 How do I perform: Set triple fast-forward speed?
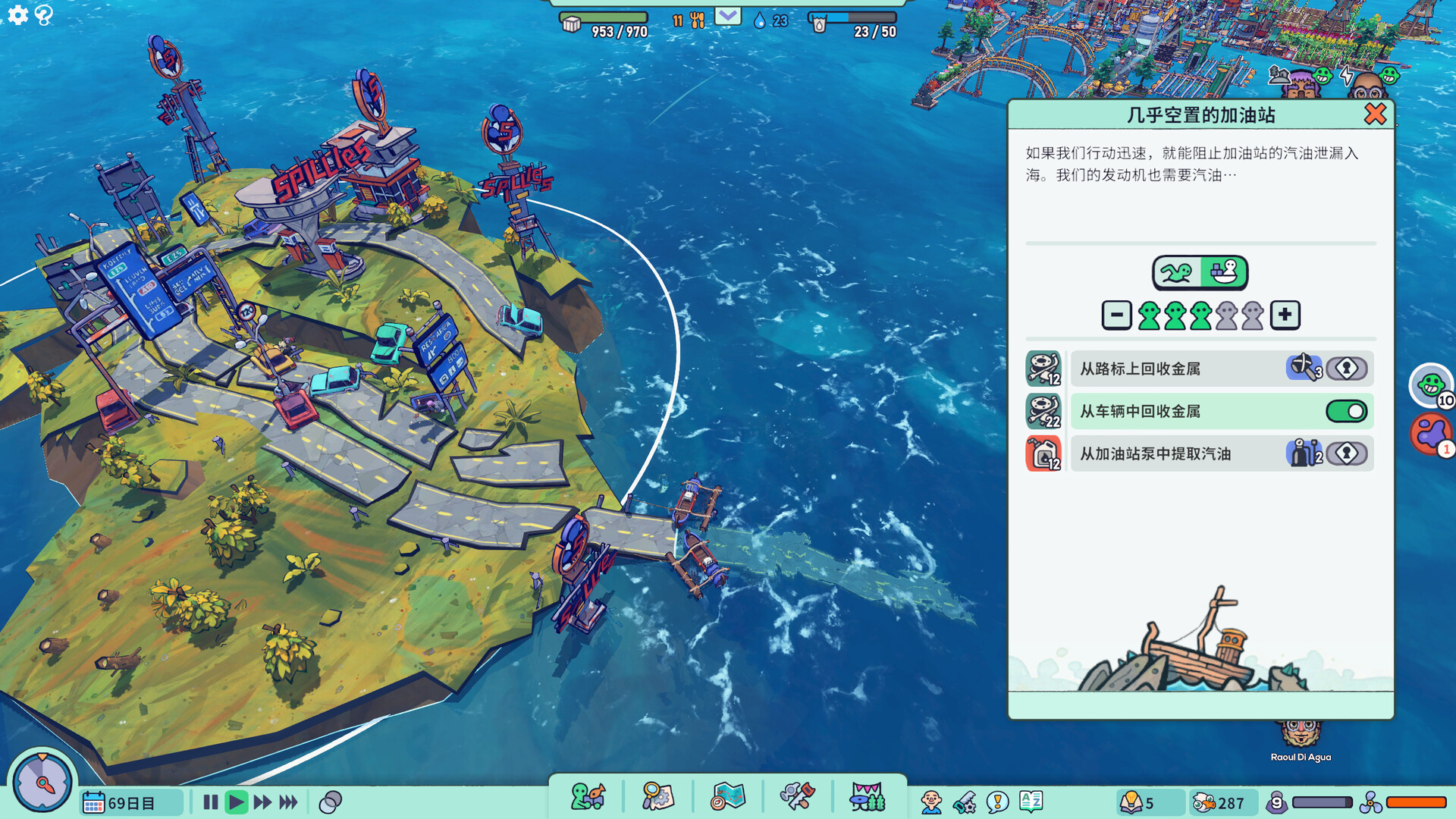click(288, 802)
